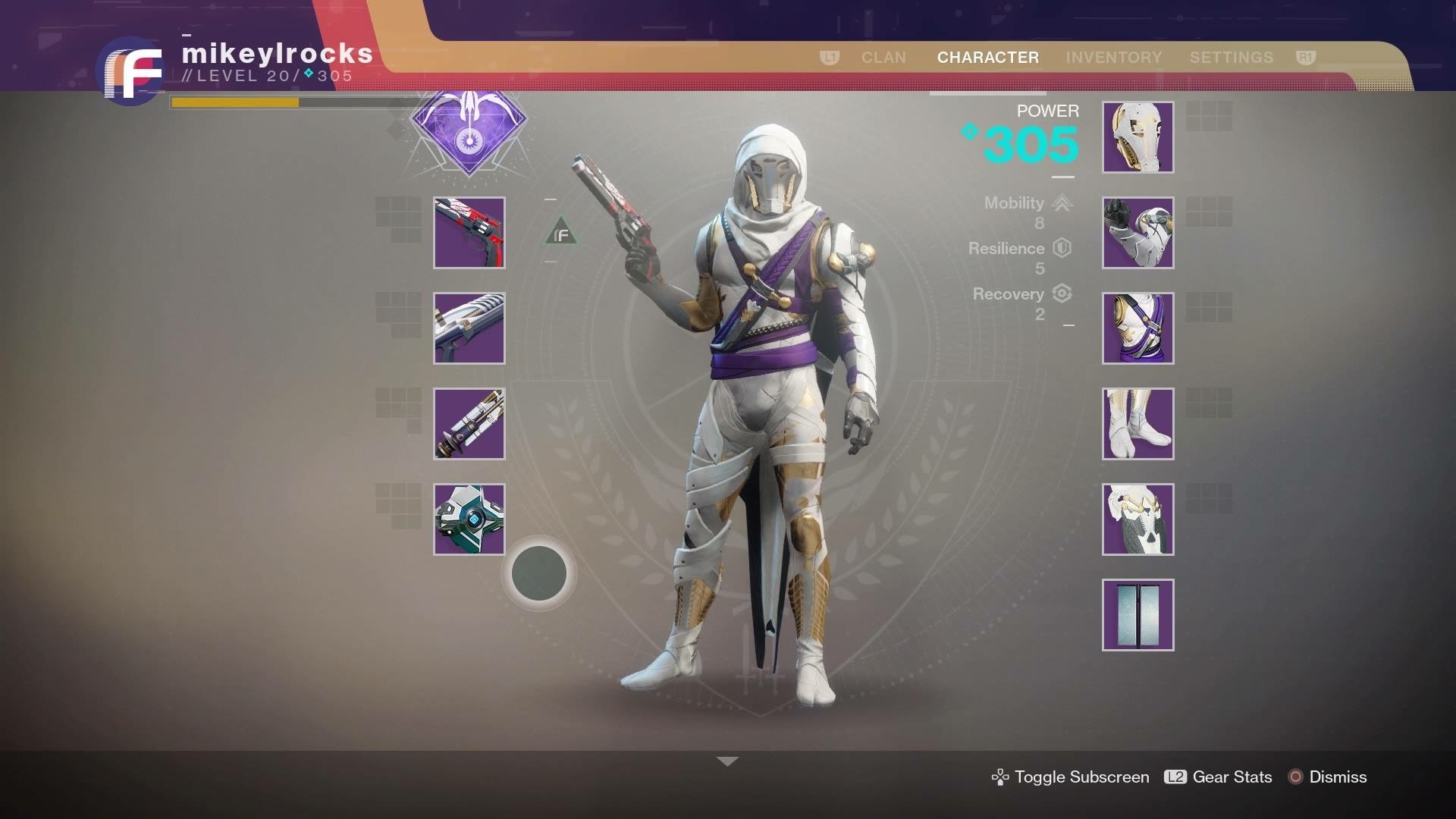
Task: Expand the down arrow at screen bottom
Action: tap(727, 761)
